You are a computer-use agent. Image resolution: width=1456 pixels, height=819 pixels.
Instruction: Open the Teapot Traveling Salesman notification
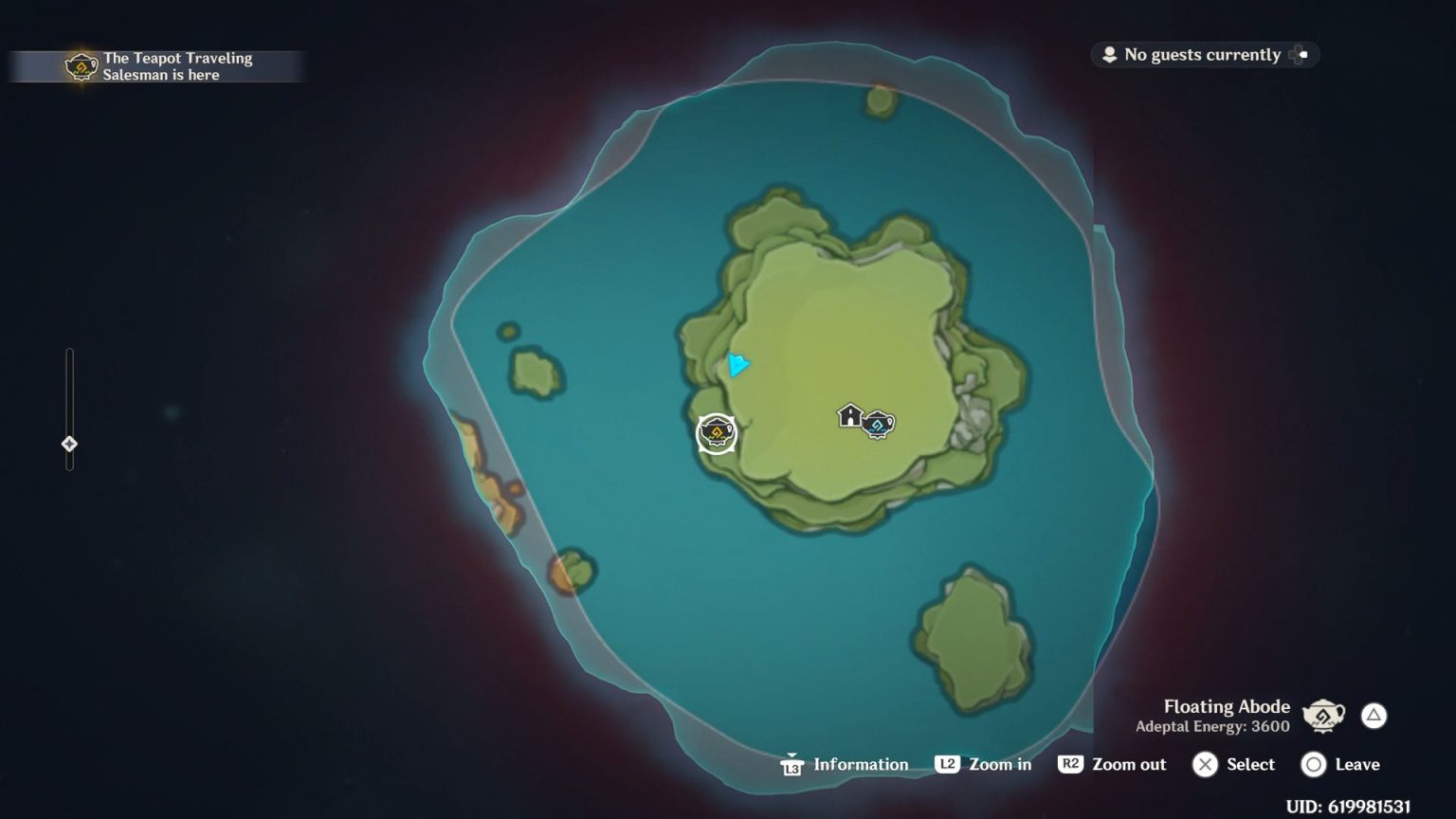[158, 66]
